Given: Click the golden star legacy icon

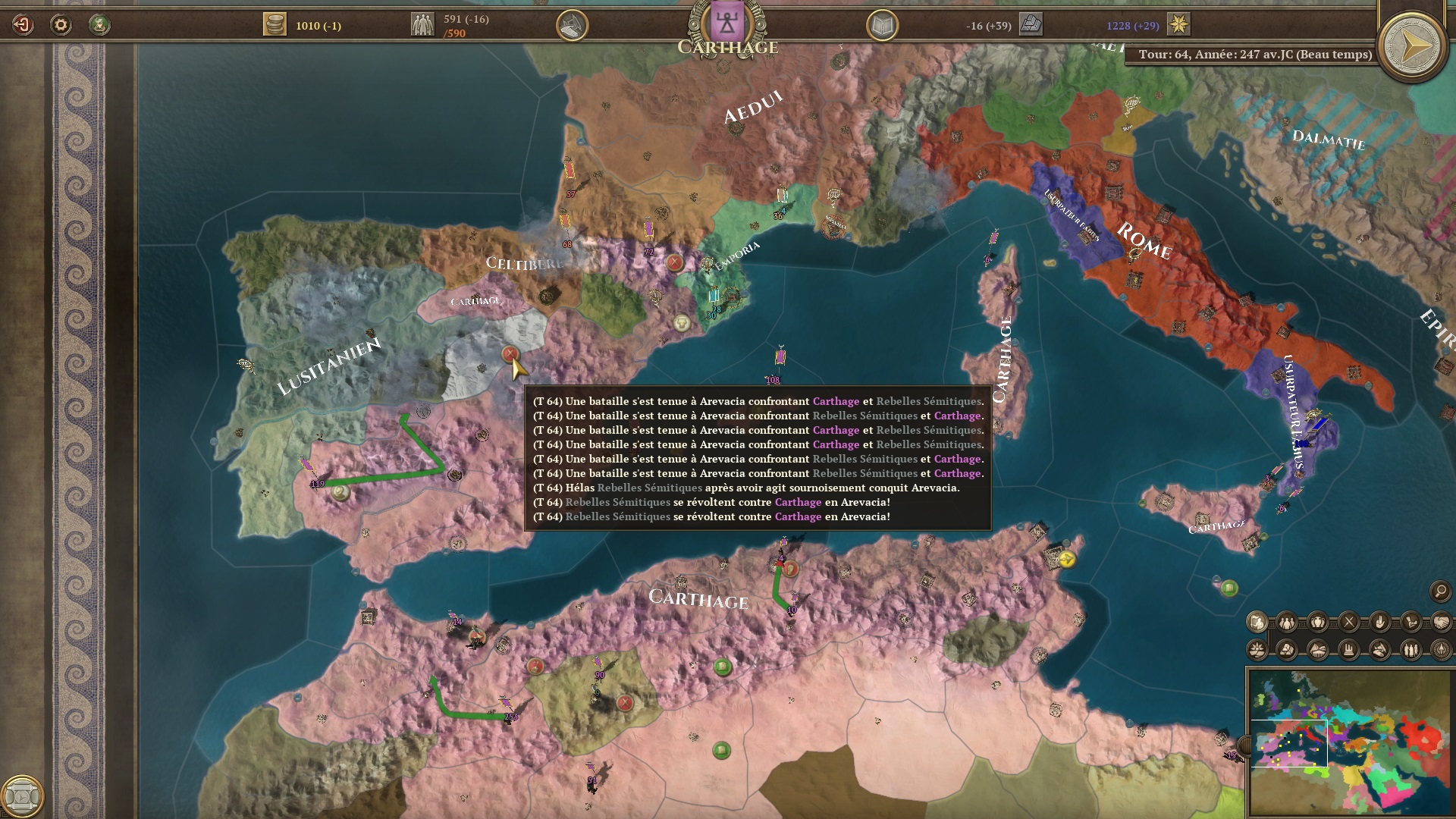Looking at the screenshot, I should point(1178,24).
